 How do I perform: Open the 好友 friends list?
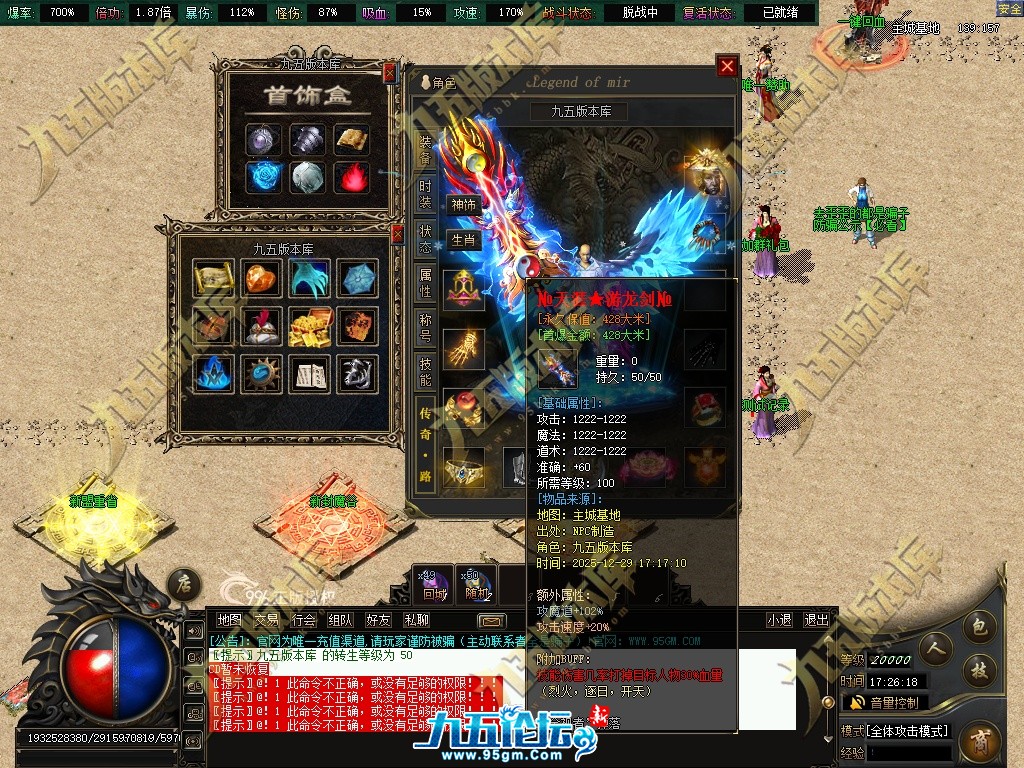pos(378,620)
